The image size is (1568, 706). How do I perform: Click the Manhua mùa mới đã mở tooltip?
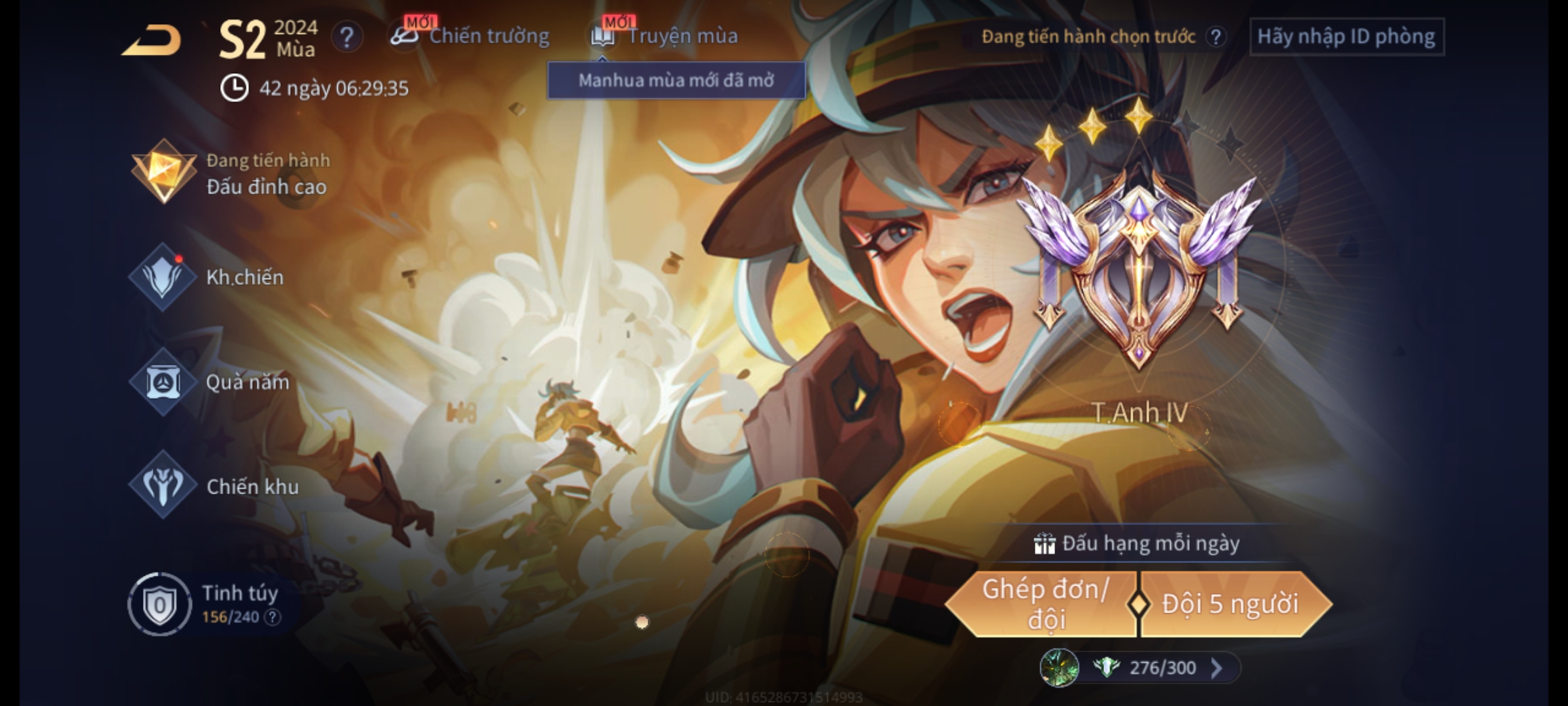pos(676,80)
